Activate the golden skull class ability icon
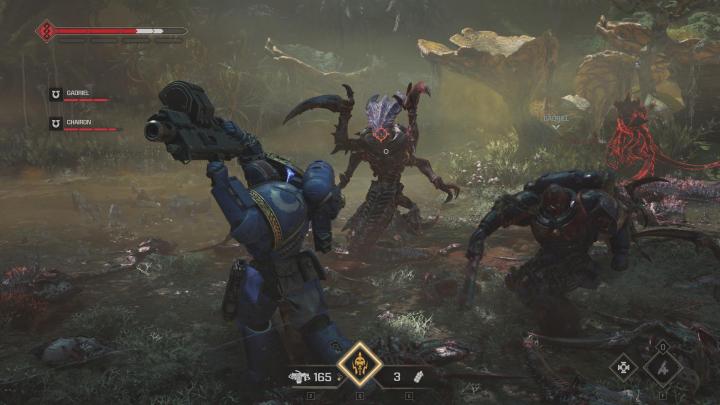Viewport: 720px width, 405px height. tap(360, 366)
